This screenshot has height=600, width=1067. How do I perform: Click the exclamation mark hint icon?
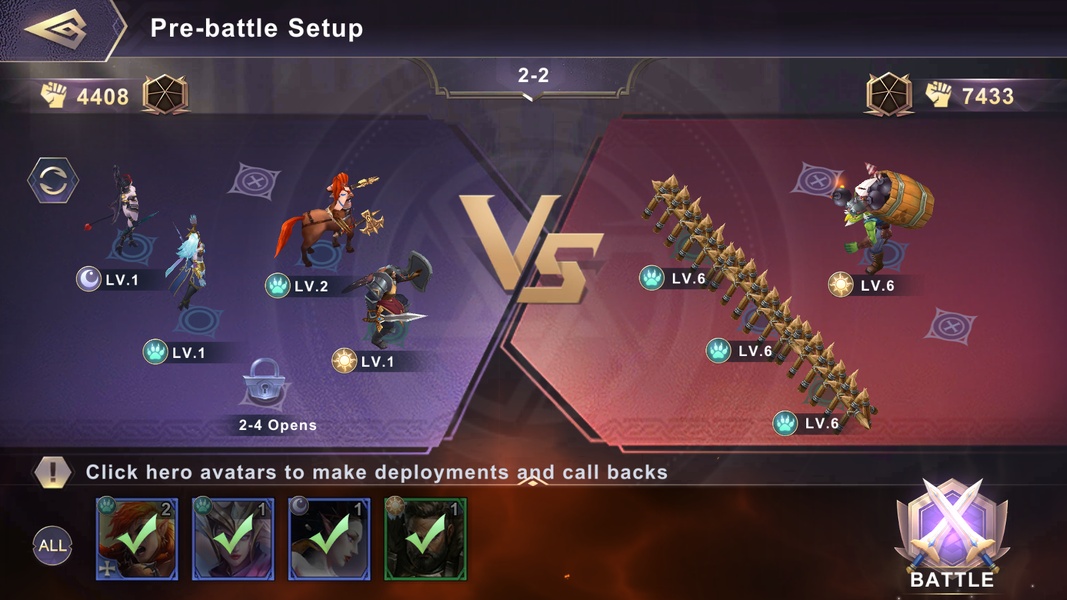52,472
